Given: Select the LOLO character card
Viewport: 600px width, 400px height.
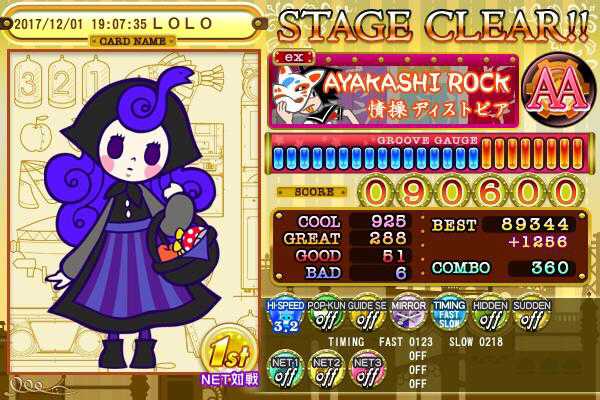Looking at the screenshot, I should click(x=133, y=210).
